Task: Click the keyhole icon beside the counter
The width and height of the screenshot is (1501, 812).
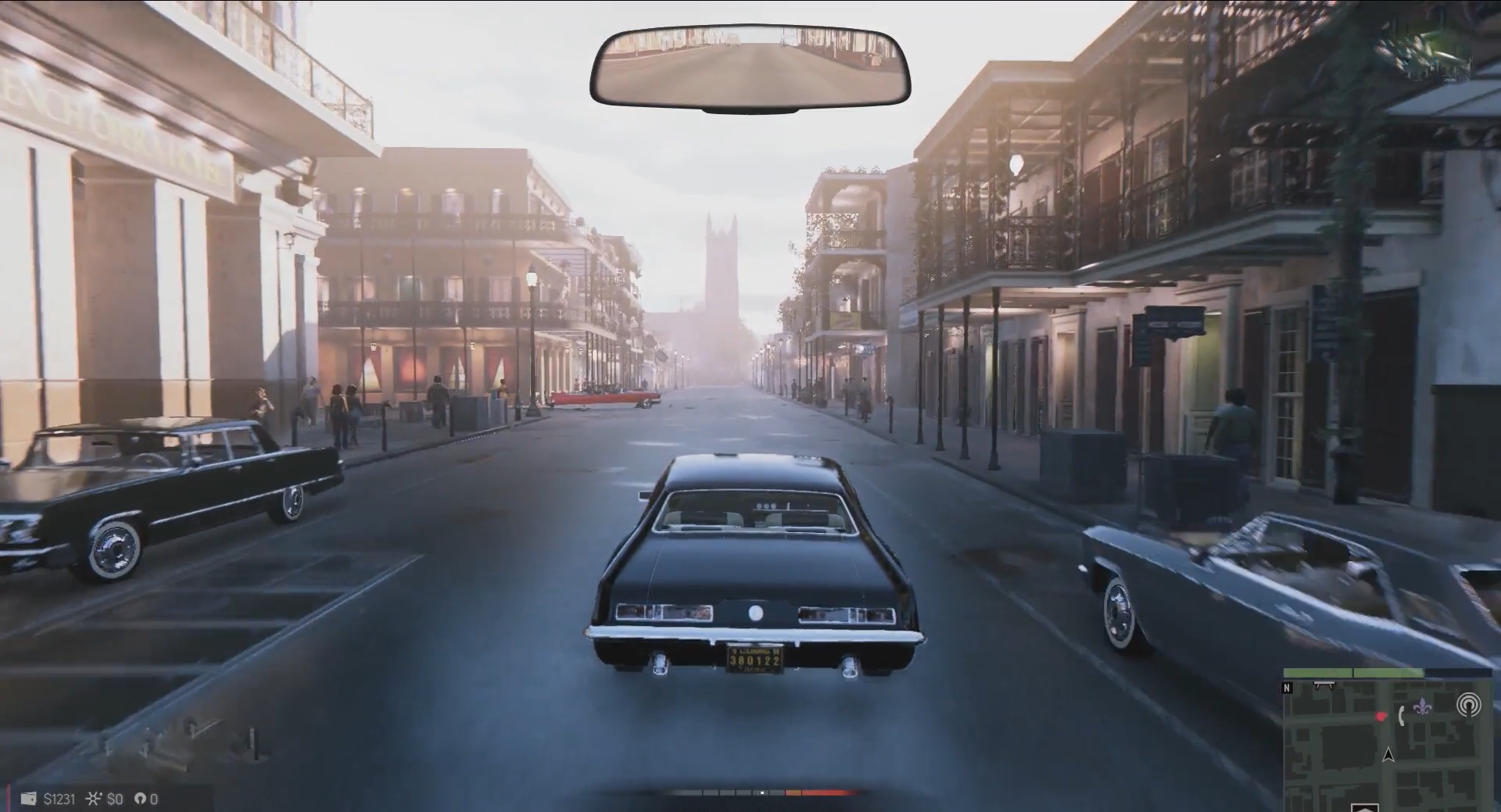Action: pos(140,799)
